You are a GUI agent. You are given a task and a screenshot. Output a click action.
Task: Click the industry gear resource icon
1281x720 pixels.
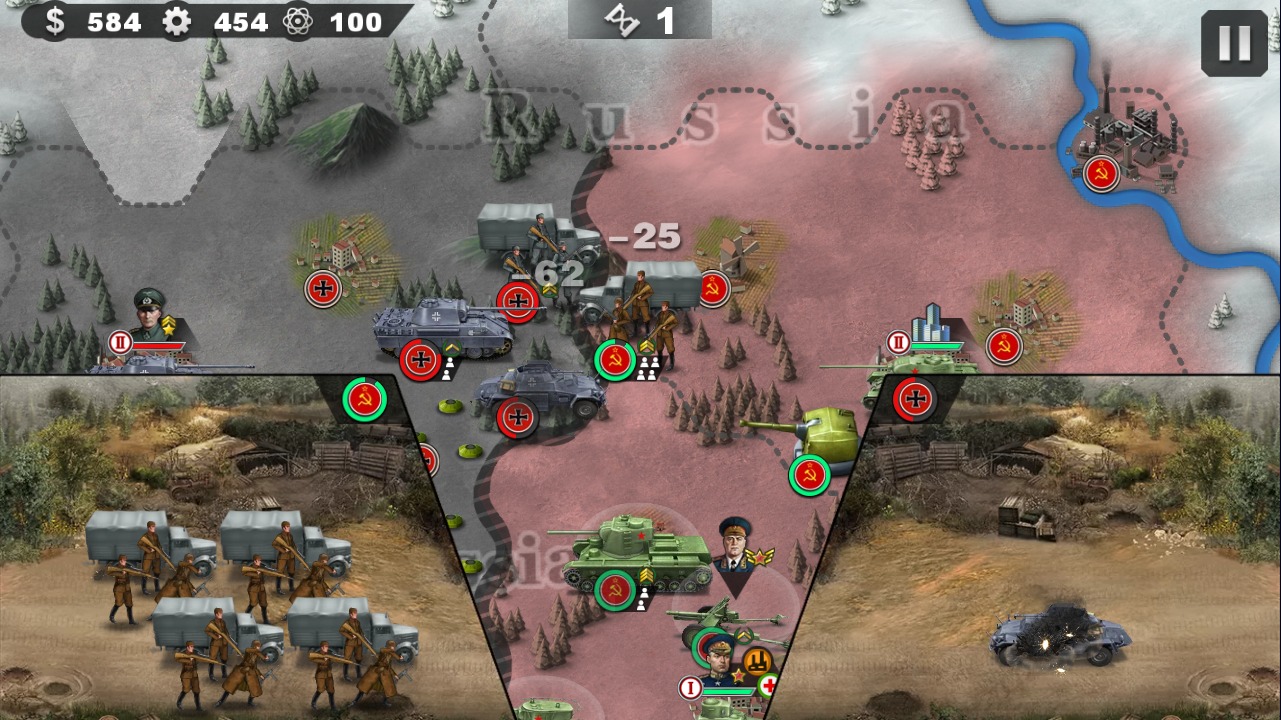point(177,22)
